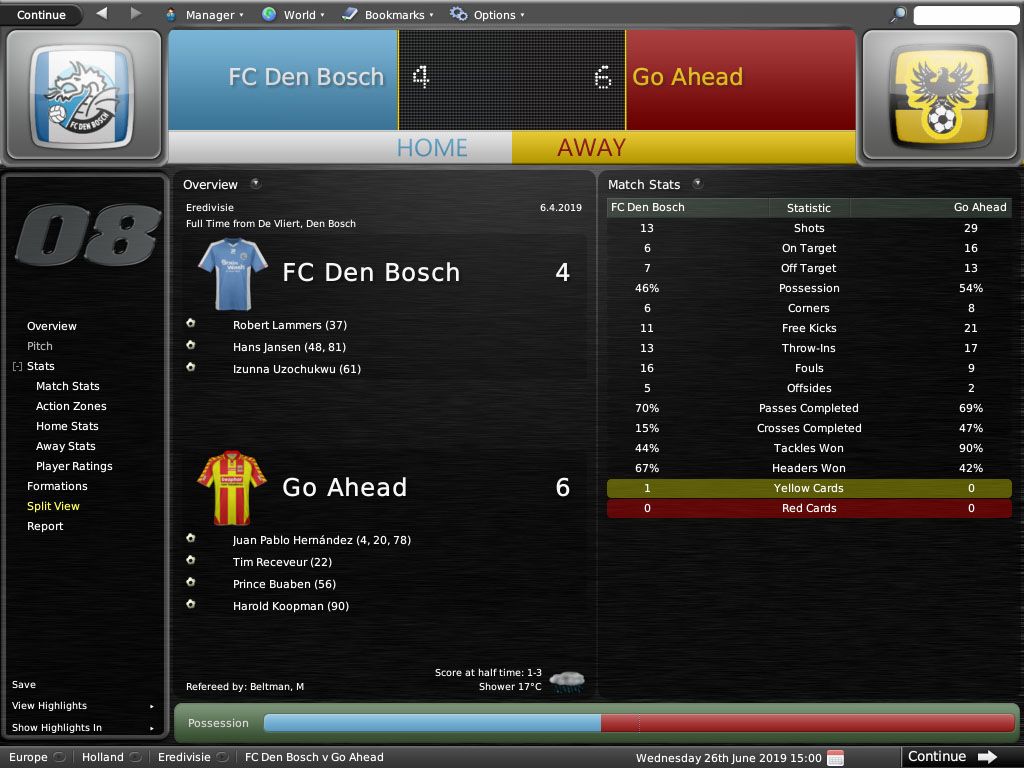The height and width of the screenshot is (768, 1024).
Task: Select Action Zones in the sidebar
Action: 71,406
